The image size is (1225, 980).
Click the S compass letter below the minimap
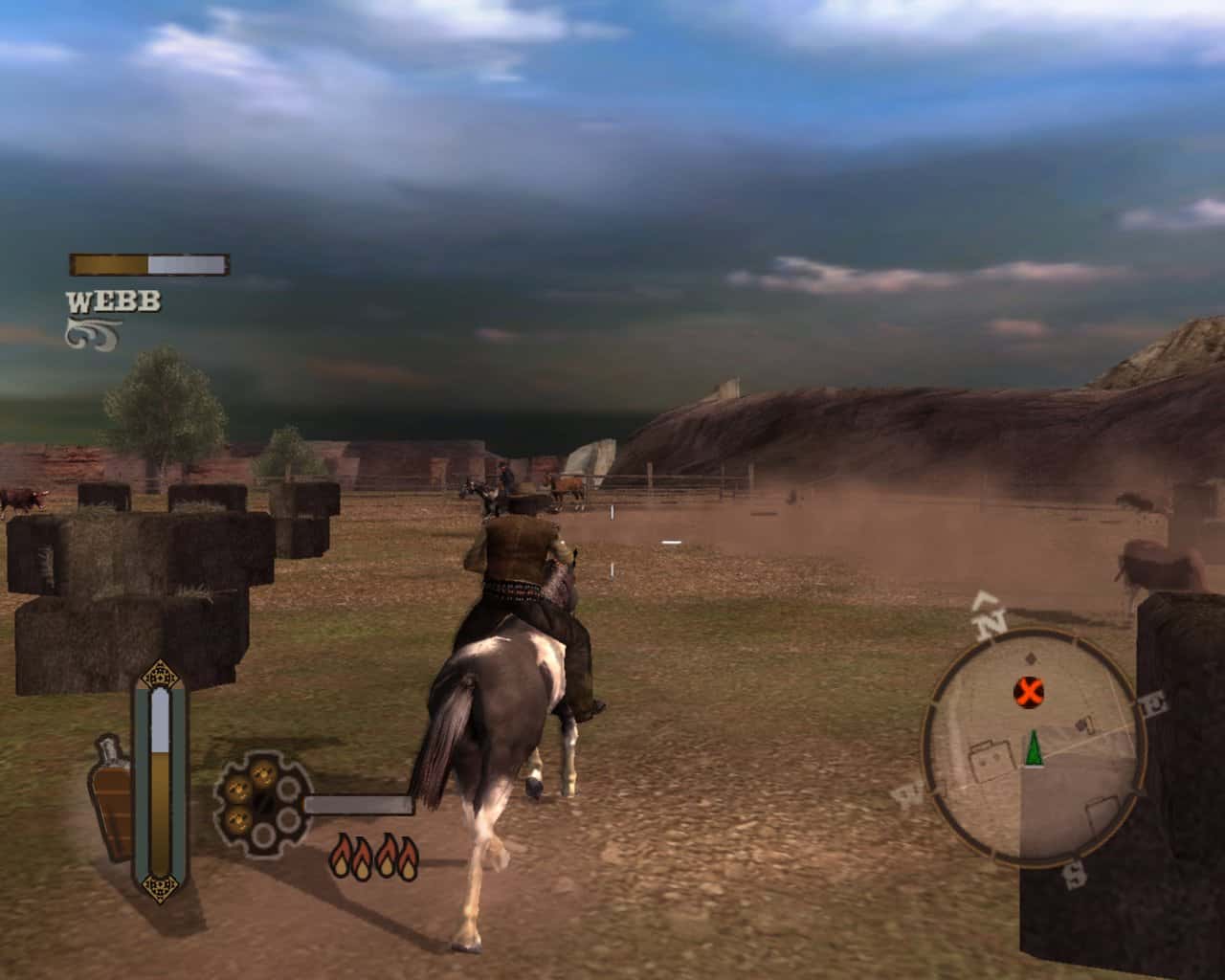click(1075, 876)
